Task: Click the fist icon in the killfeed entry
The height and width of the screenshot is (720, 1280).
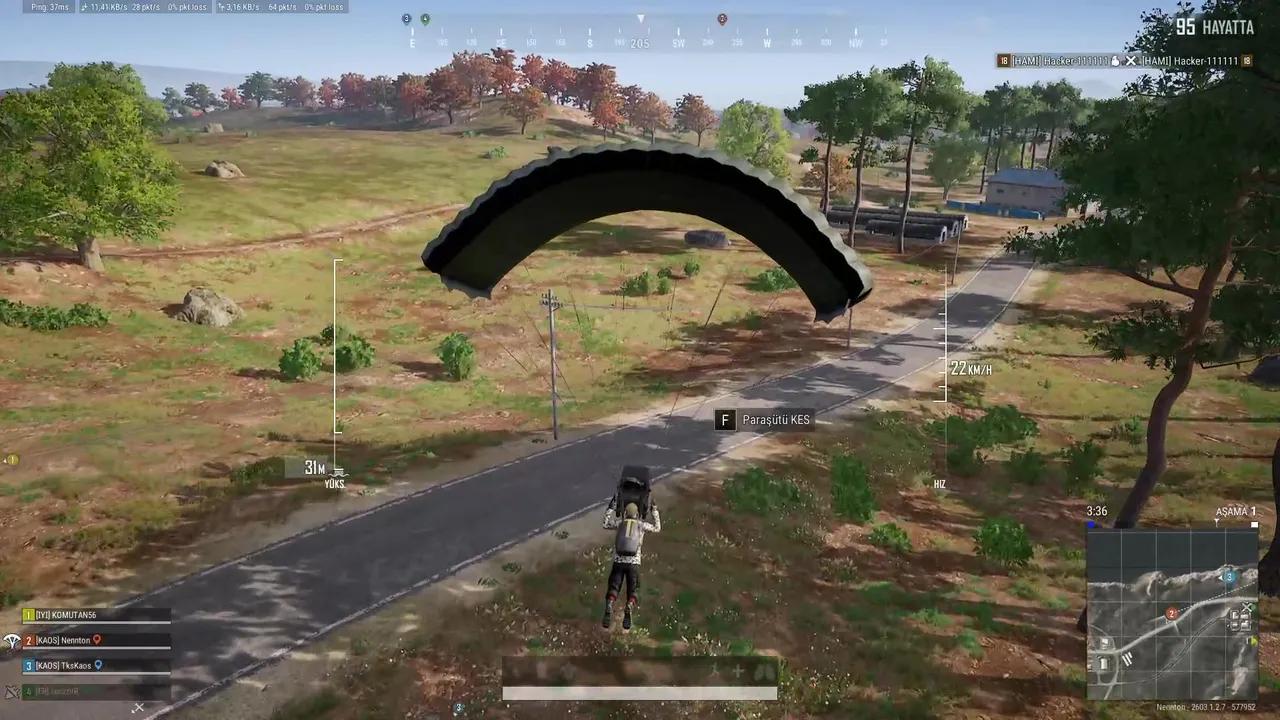Action: coord(1115,61)
